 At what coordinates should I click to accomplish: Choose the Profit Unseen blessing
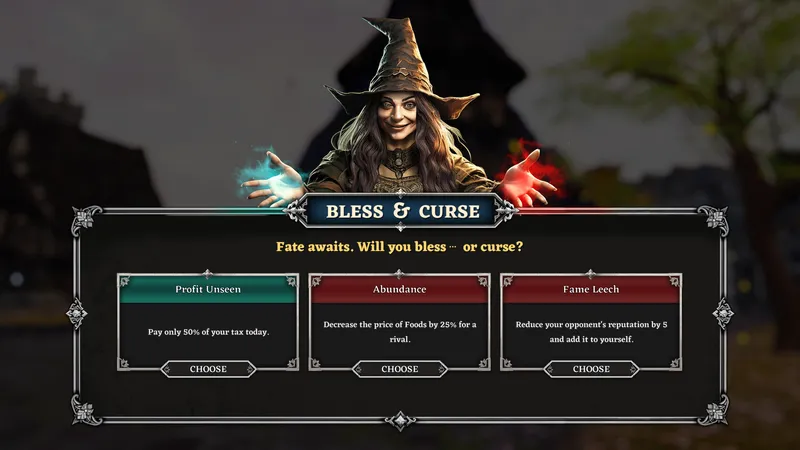tap(208, 369)
